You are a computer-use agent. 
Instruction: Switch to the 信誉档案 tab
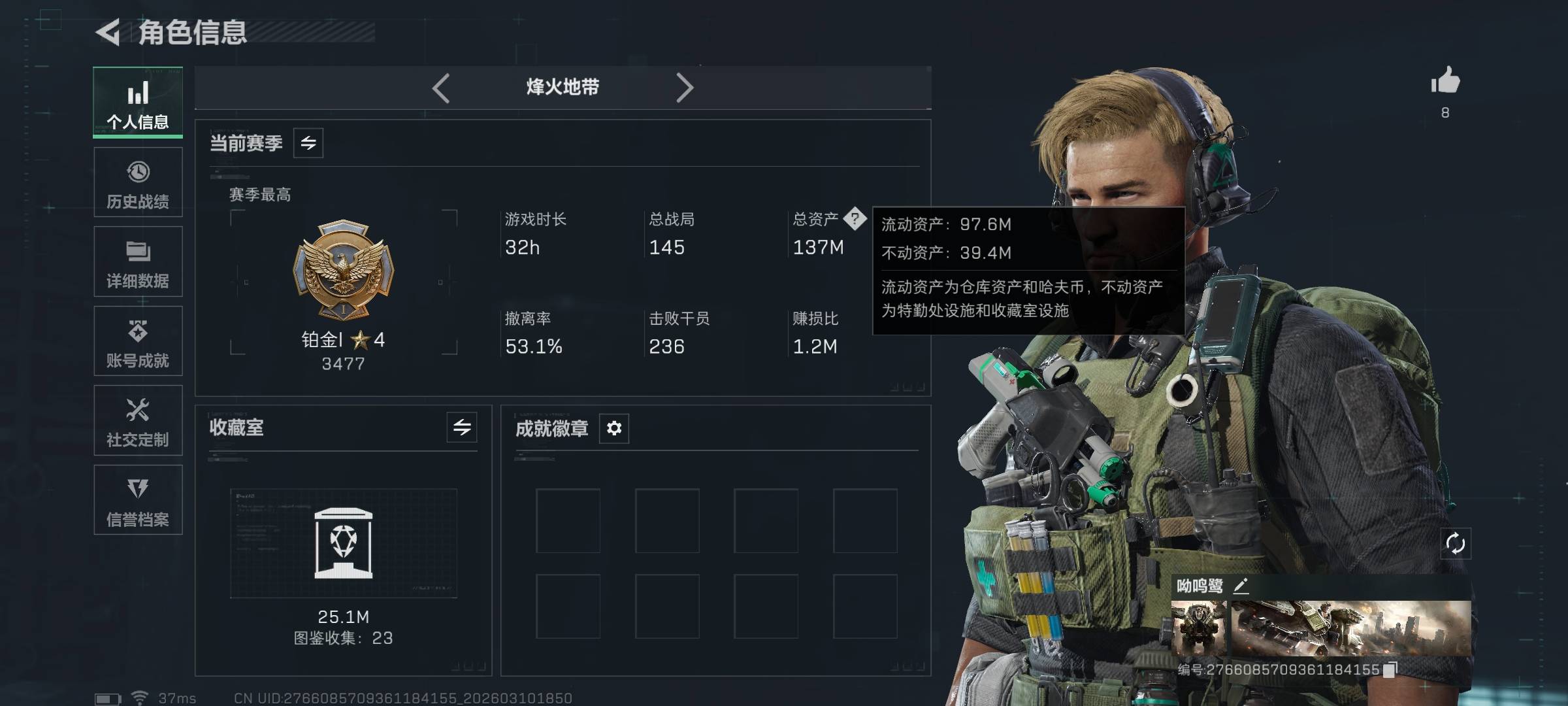(x=138, y=500)
